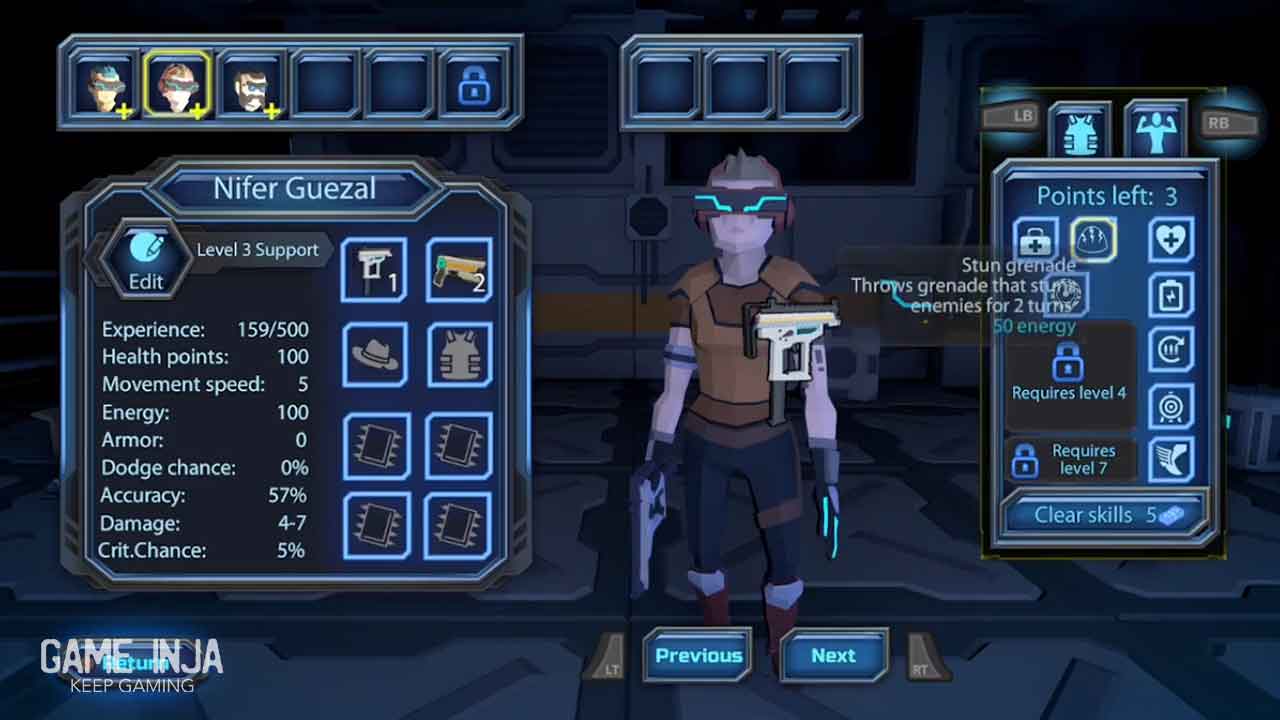The image size is (1280, 720).
Task: Open the body armor vest slot
Action: tap(459, 355)
